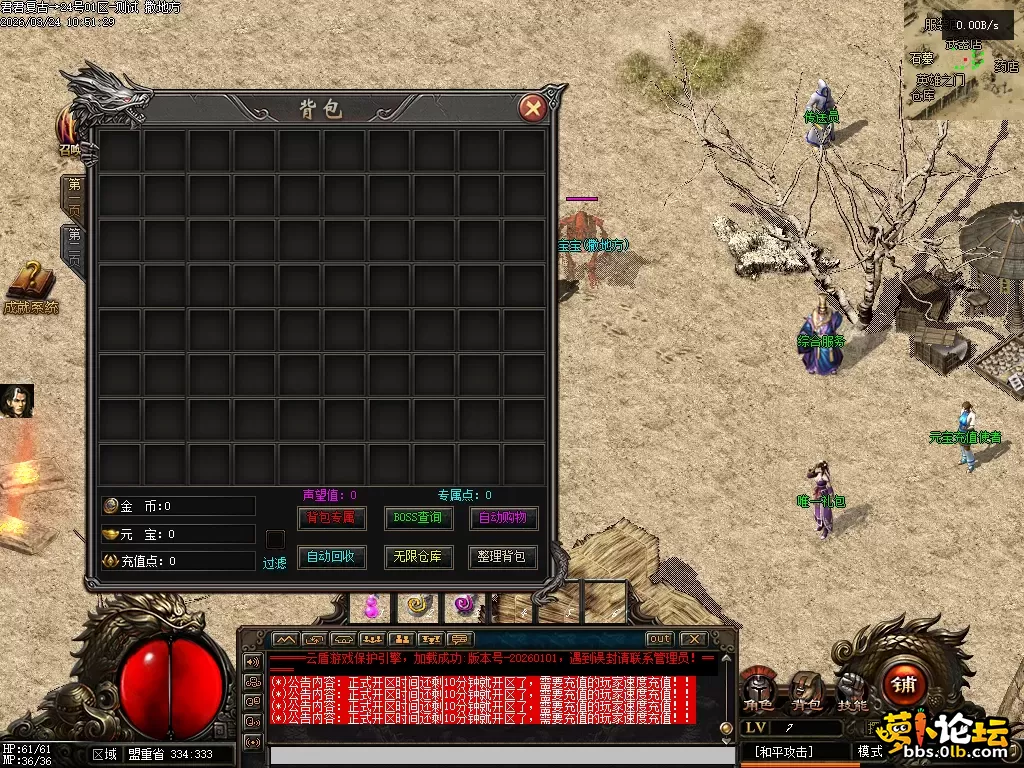Switch to the 第一页 bag tab

[x=75, y=198]
